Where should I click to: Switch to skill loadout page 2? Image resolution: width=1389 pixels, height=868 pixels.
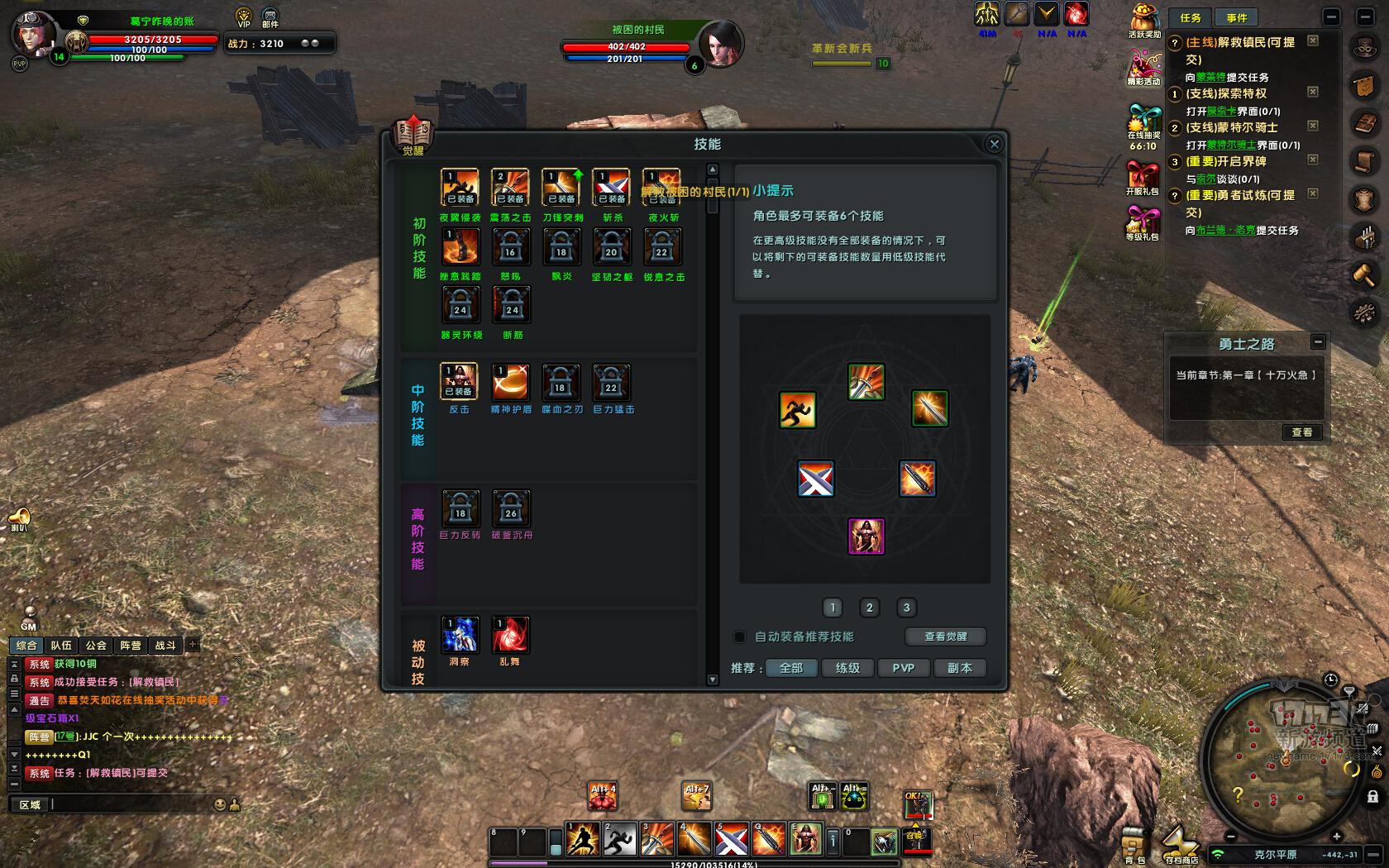point(869,608)
